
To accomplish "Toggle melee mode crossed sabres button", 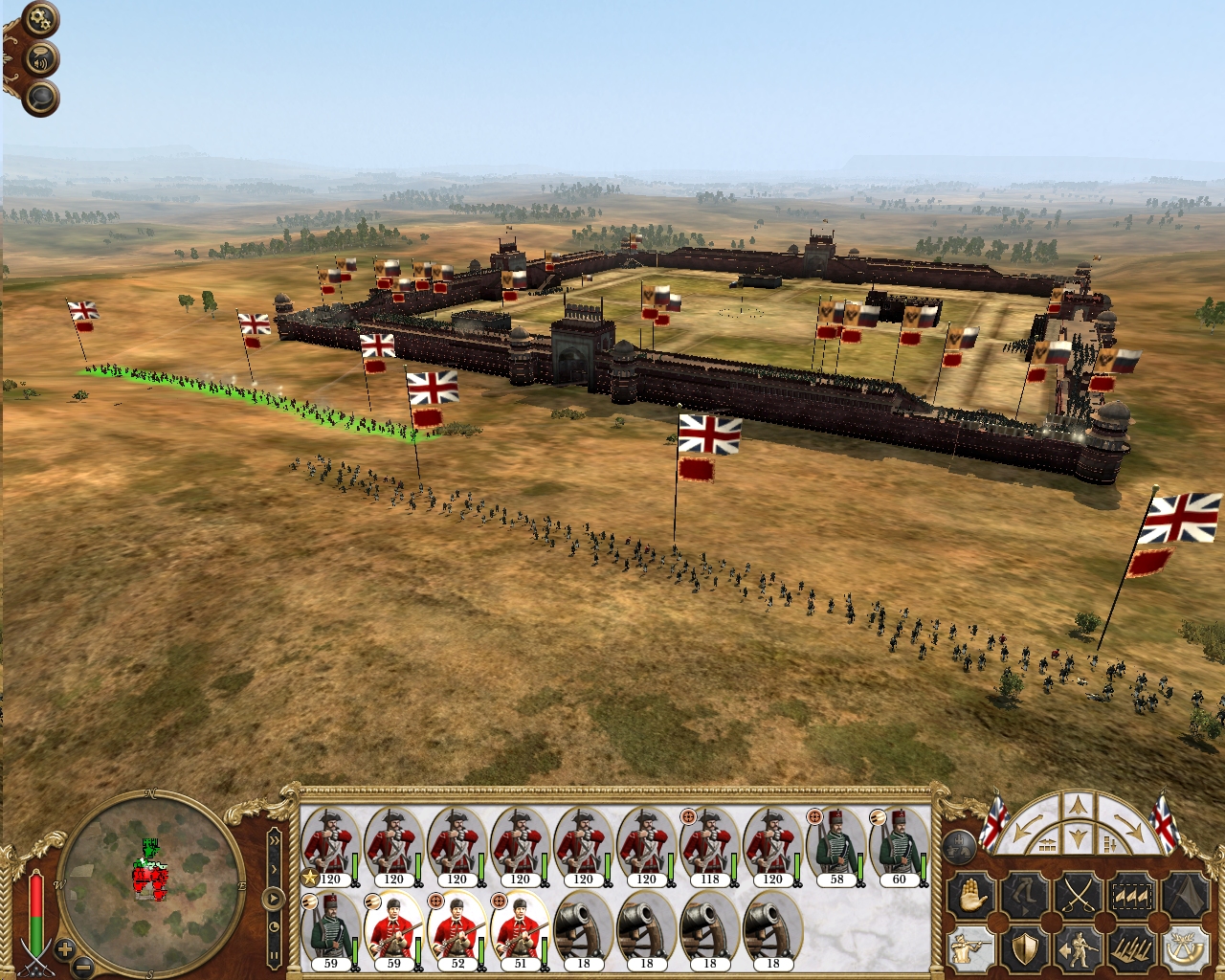I will click(1079, 897).
